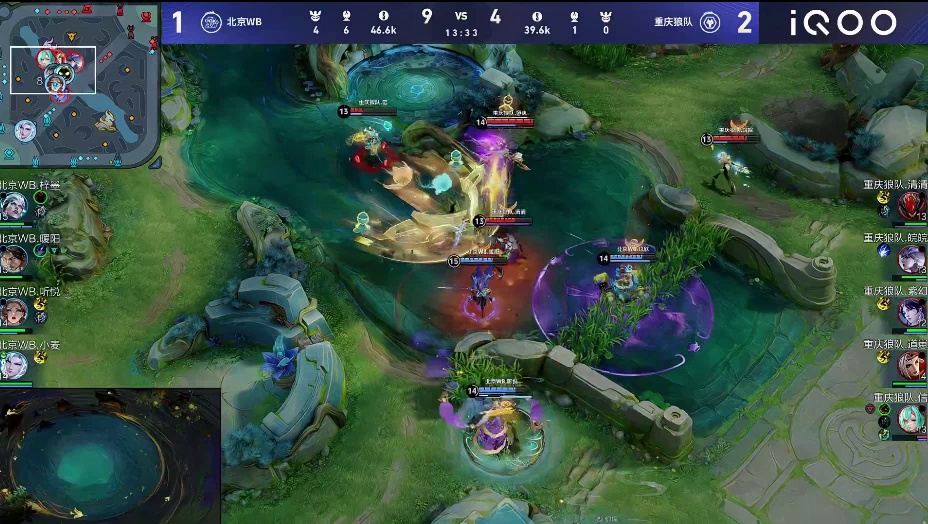Viewport: 928px width, 524px height.
Task: Select 北京WB 暖阳's hero portrait
Action: [x=13, y=259]
